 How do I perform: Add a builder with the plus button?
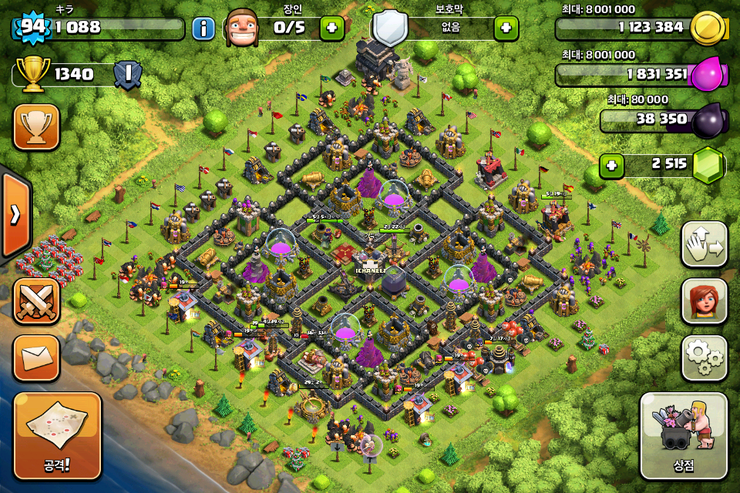click(332, 28)
